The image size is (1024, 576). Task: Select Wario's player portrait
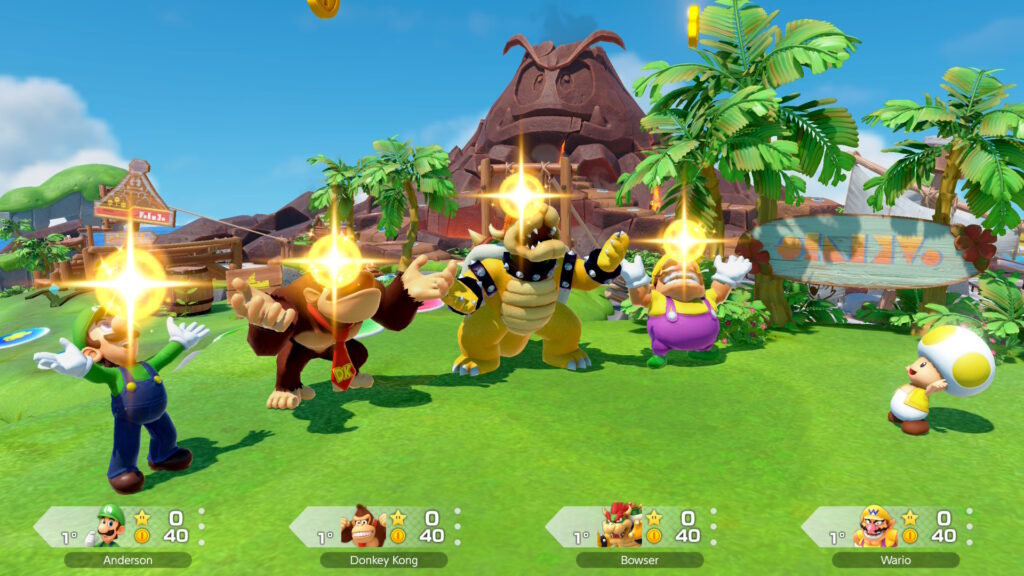[875, 525]
